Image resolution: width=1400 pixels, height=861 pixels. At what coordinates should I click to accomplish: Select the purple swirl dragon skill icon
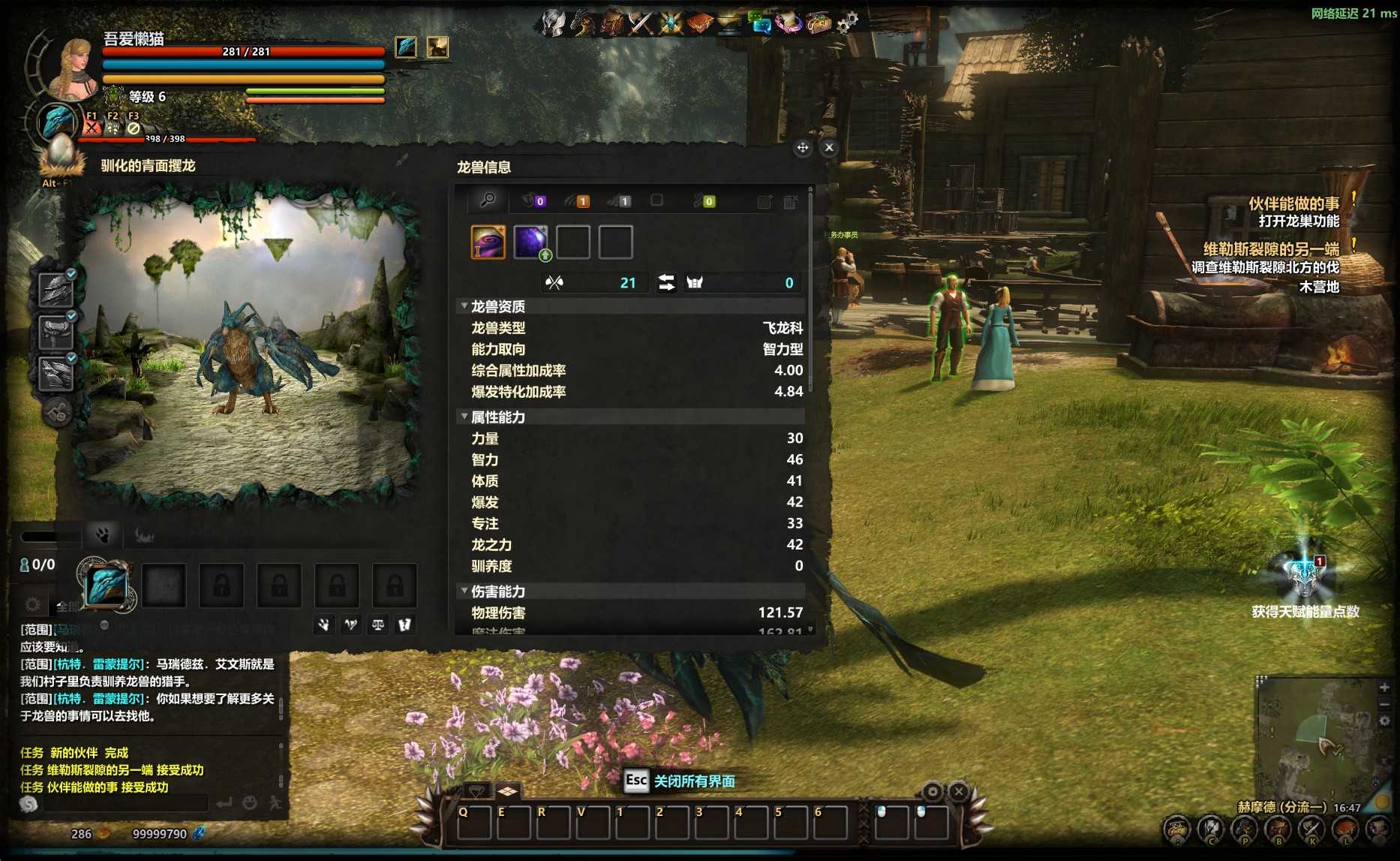(488, 242)
